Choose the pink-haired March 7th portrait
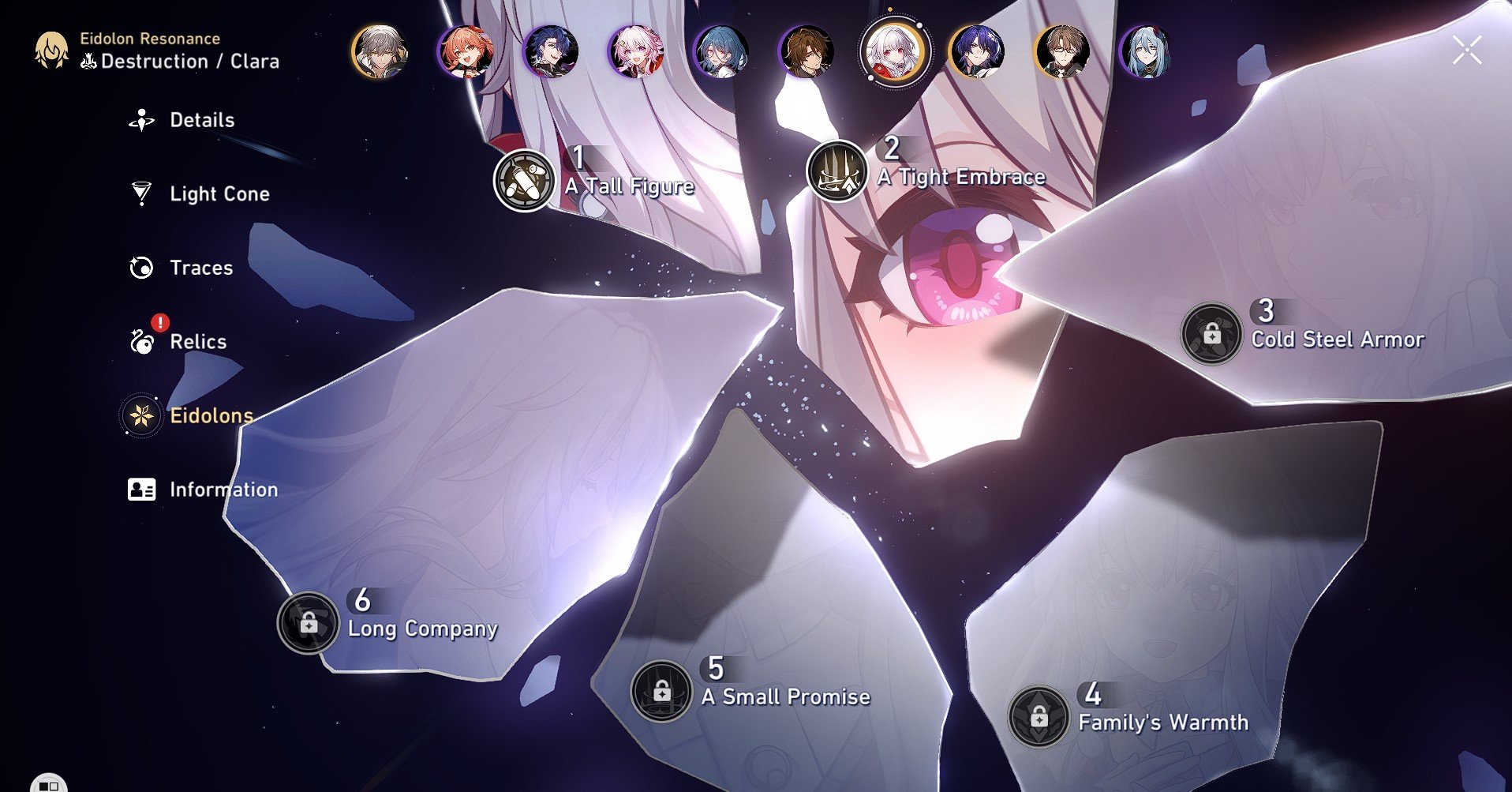Image resolution: width=1512 pixels, height=792 pixels. pos(636,52)
